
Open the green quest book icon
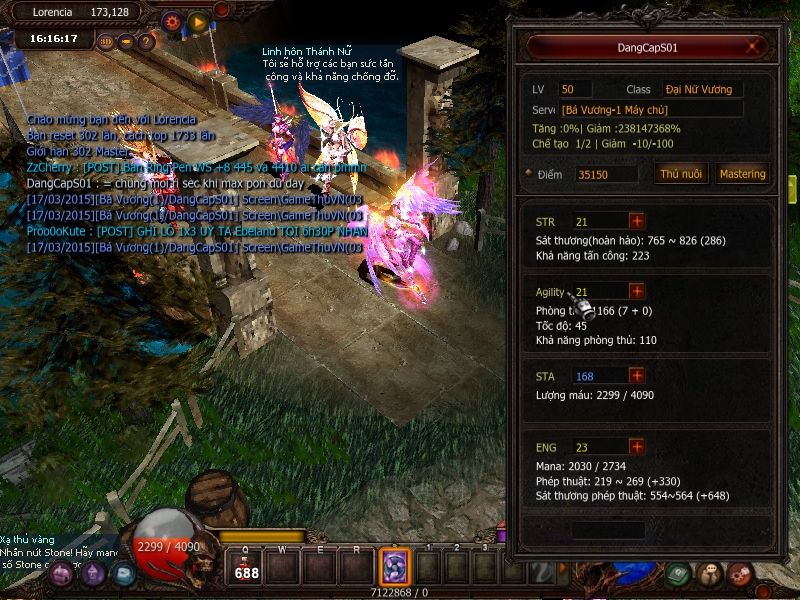[678, 574]
